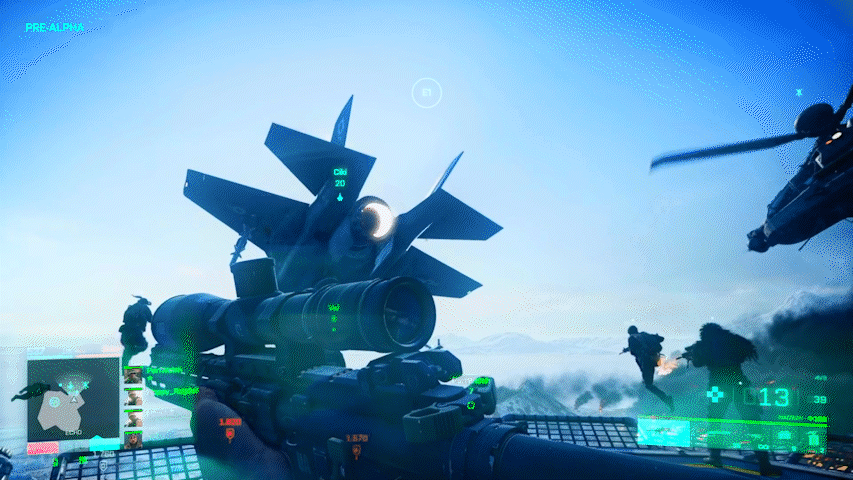The width and height of the screenshot is (853, 480).
Task: Select the E1 objective marker
Action: (x=427, y=94)
